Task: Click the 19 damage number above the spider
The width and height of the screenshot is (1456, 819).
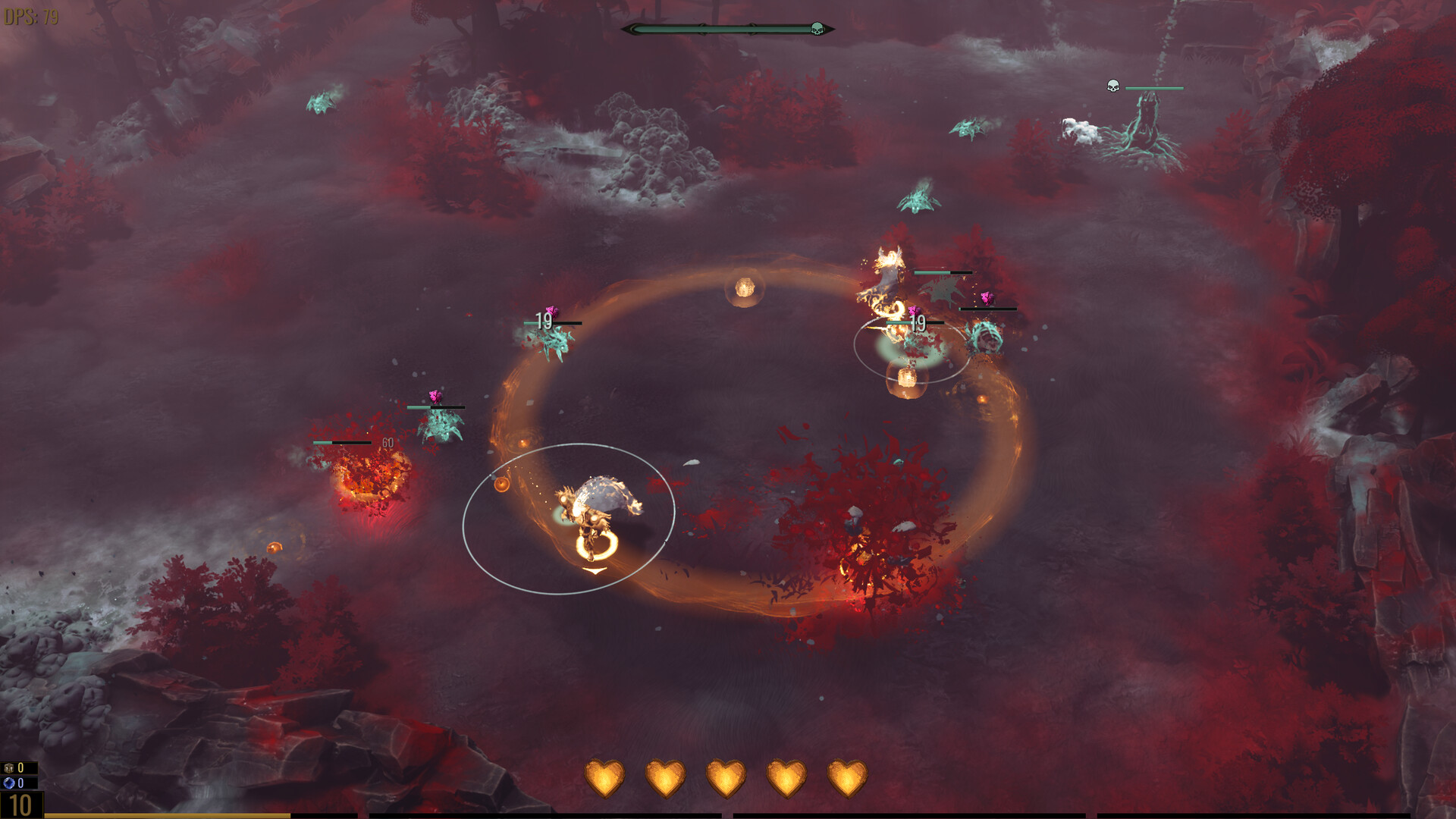Action: point(543,321)
